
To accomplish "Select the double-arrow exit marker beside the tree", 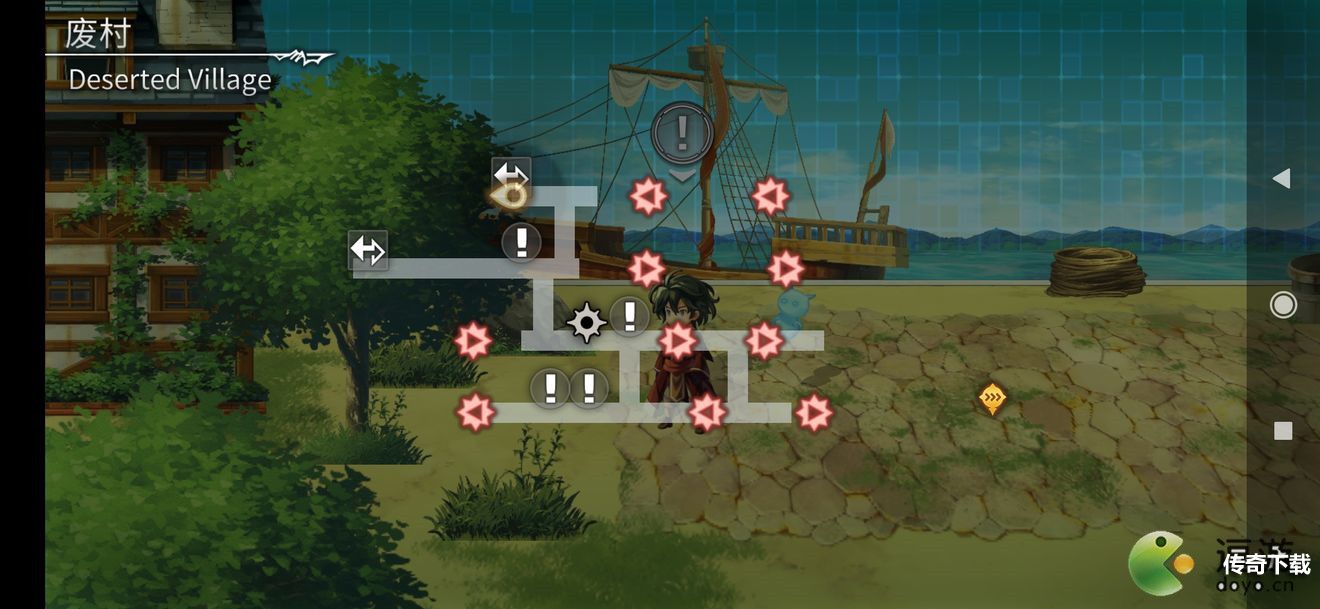I will pyautogui.click(x=367, y=250).
